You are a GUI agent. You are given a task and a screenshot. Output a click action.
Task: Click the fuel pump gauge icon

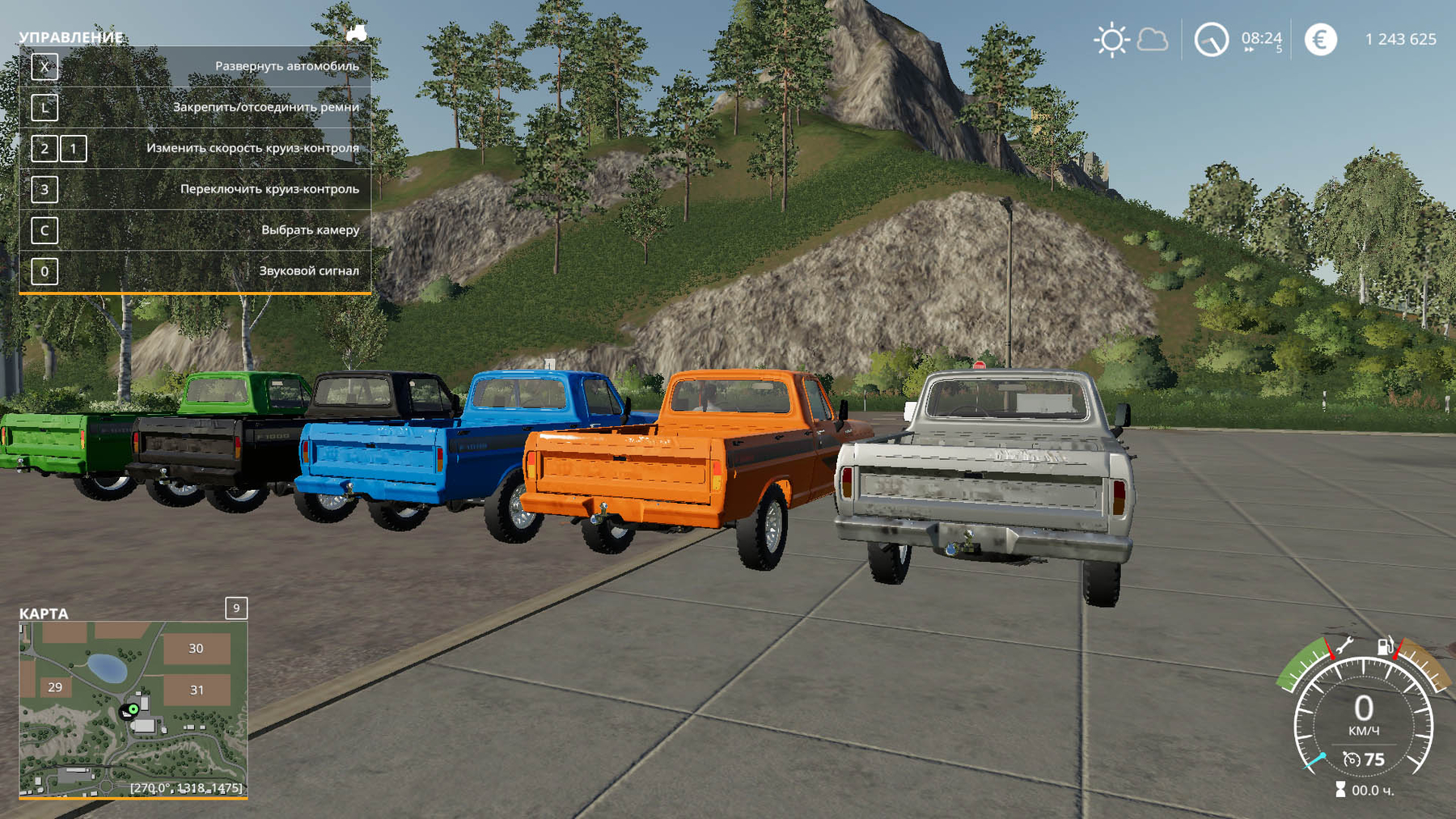click(x=1386, y=646)
